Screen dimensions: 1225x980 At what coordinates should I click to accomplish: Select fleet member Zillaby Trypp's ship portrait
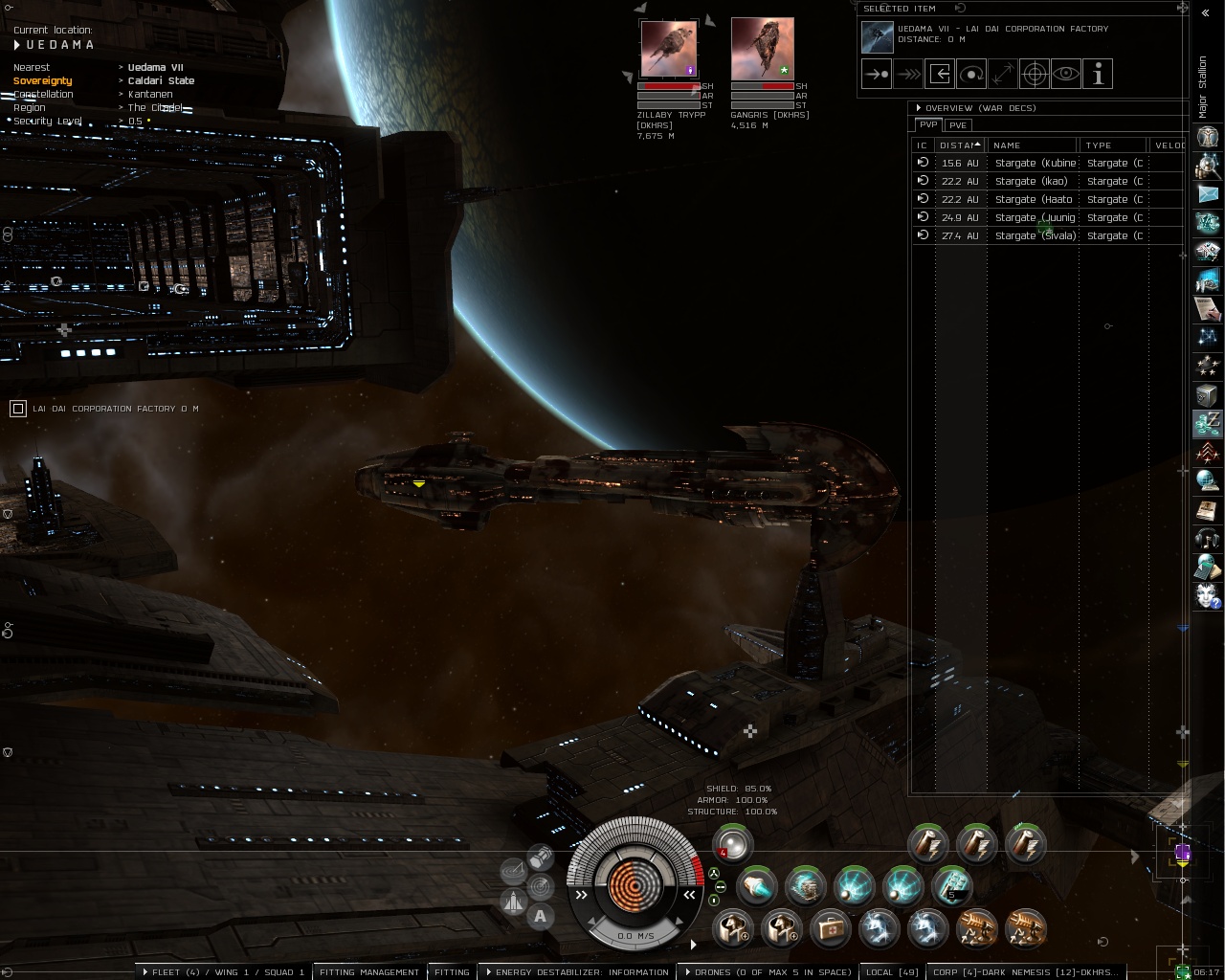click(668, 50)
